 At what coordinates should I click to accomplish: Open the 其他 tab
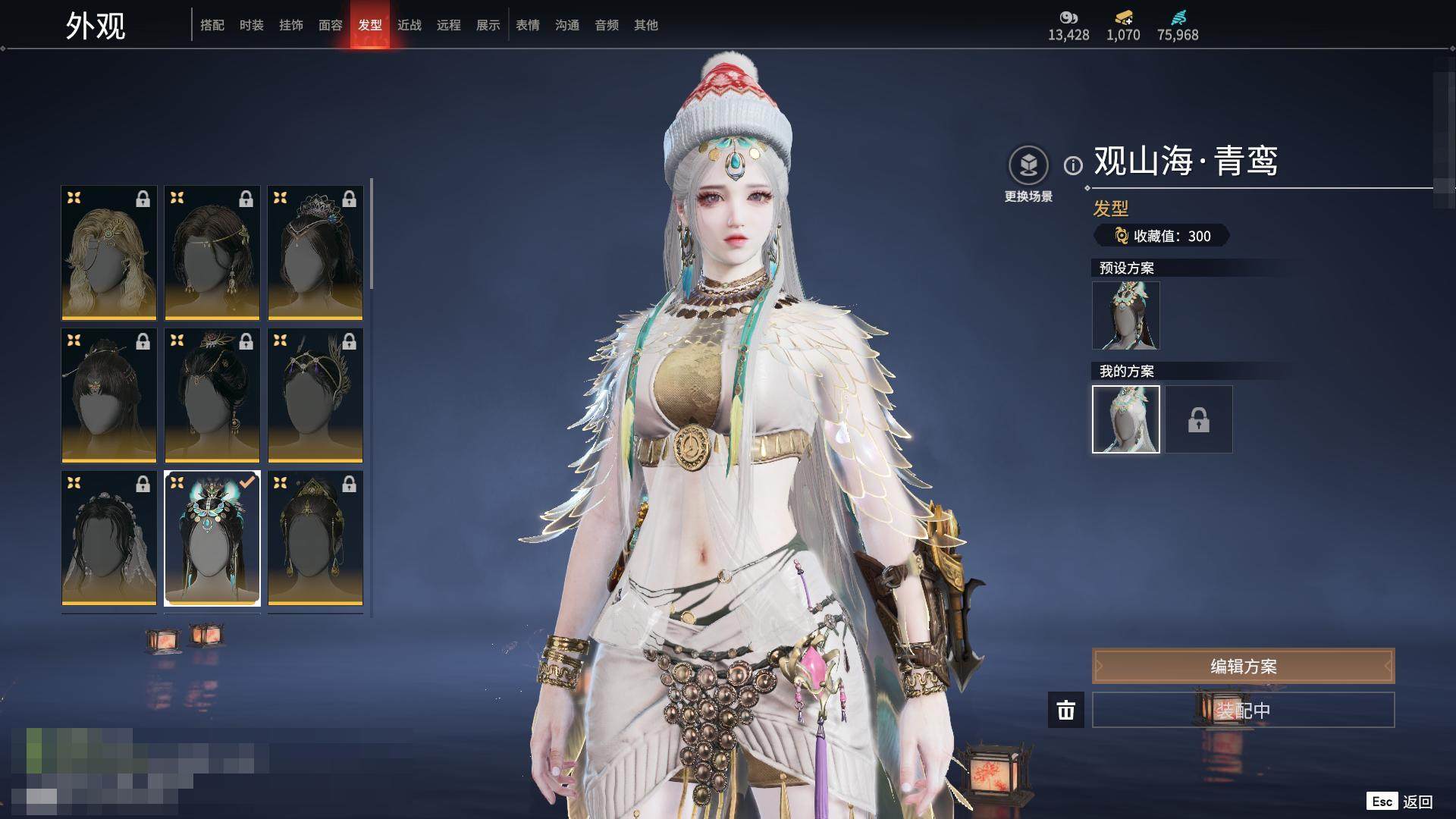[646, 25]
